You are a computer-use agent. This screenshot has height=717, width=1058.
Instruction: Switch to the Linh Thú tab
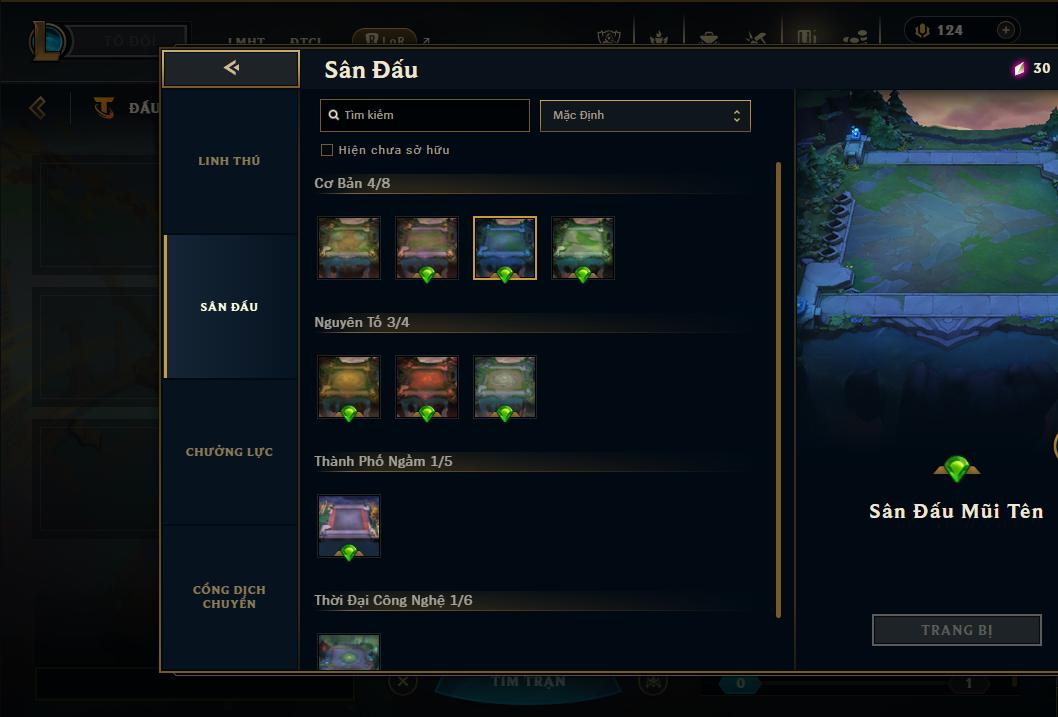[229, 161]
